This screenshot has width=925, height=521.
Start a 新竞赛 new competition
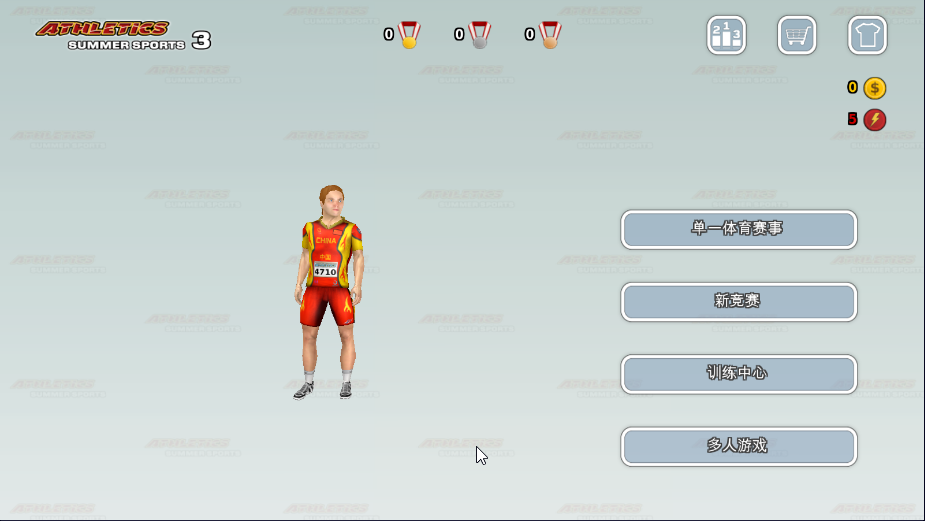(738, 301)
